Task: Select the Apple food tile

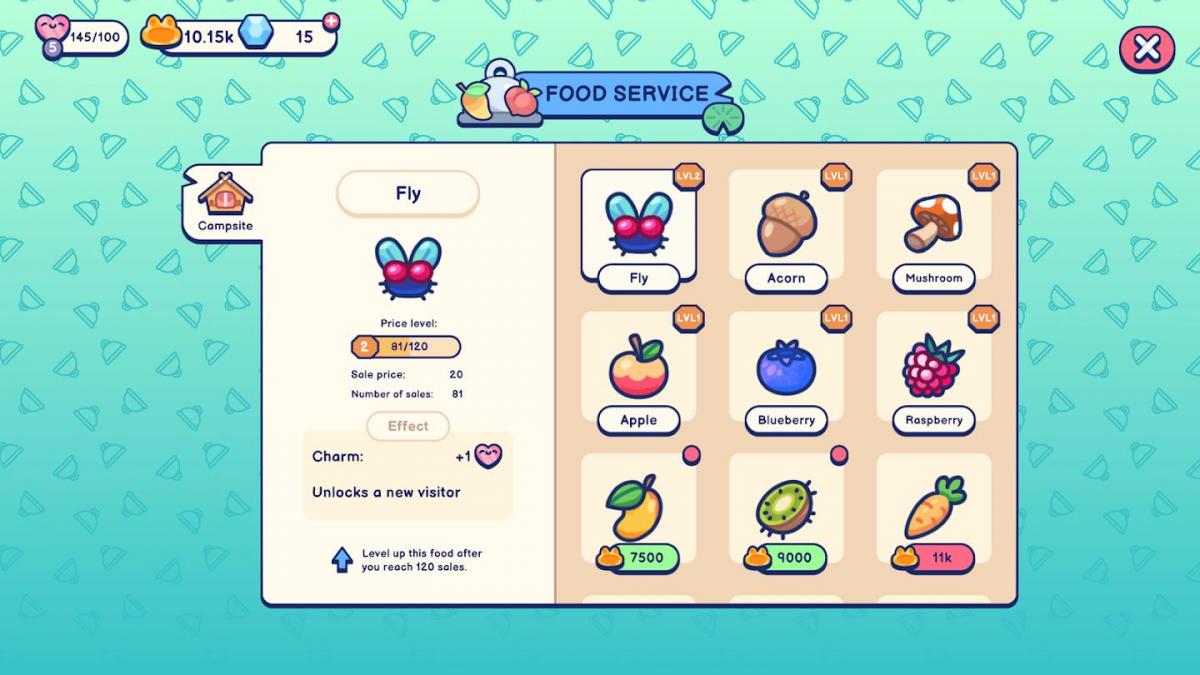Action: [638, 370]
